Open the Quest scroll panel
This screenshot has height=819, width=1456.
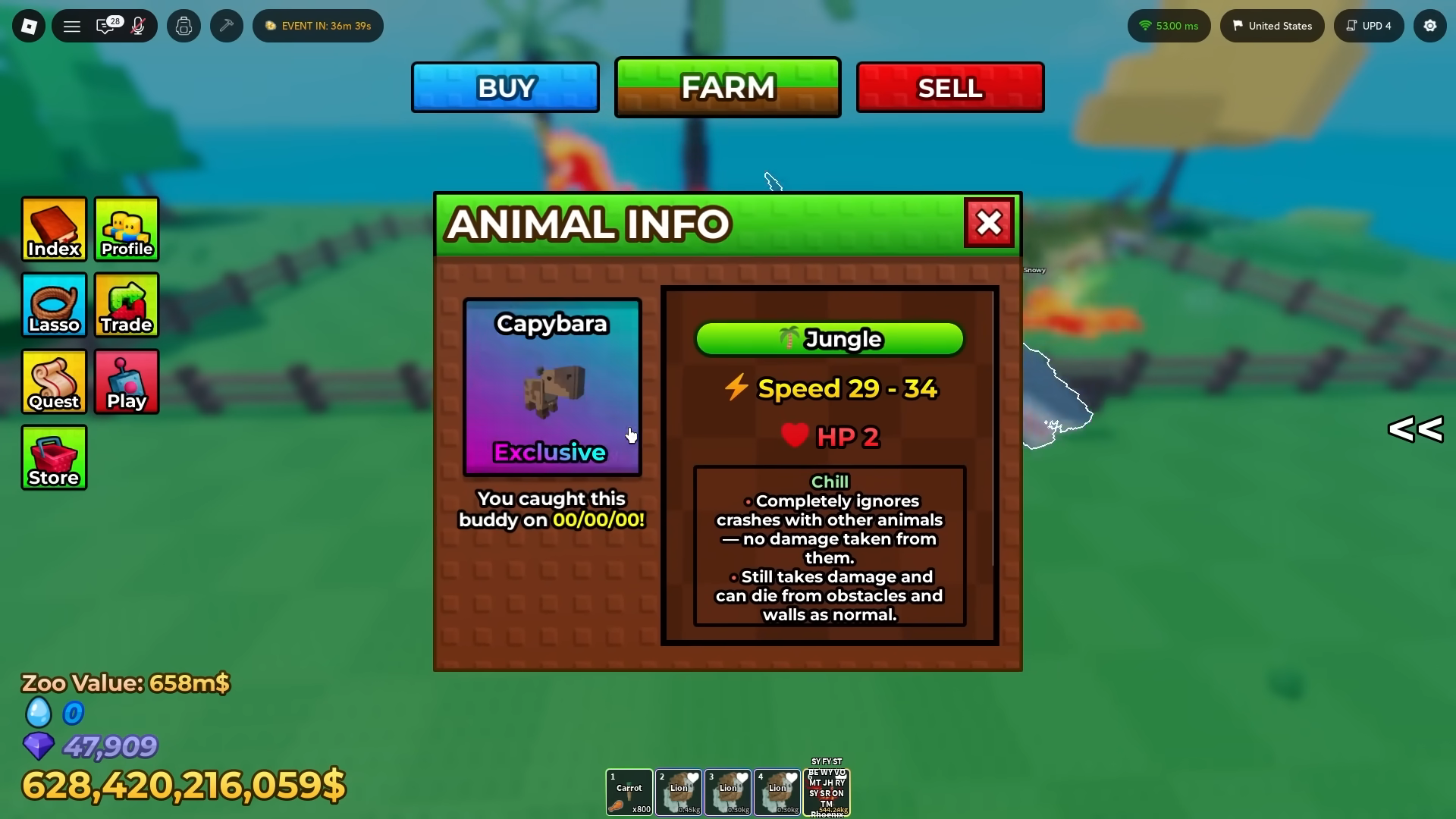[x=53, y=381]
